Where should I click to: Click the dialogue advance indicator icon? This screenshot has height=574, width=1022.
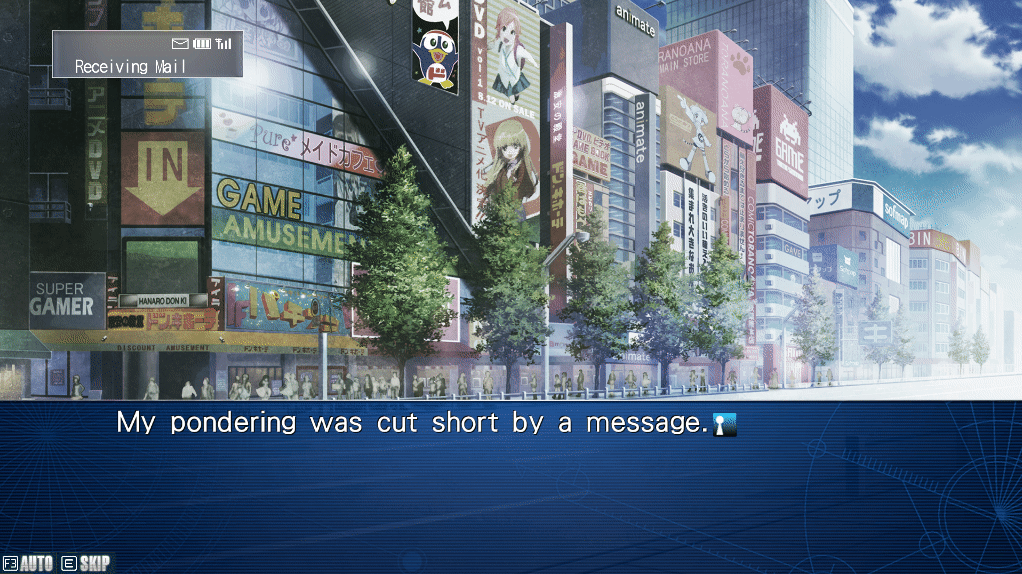click(x=724, y=424)
